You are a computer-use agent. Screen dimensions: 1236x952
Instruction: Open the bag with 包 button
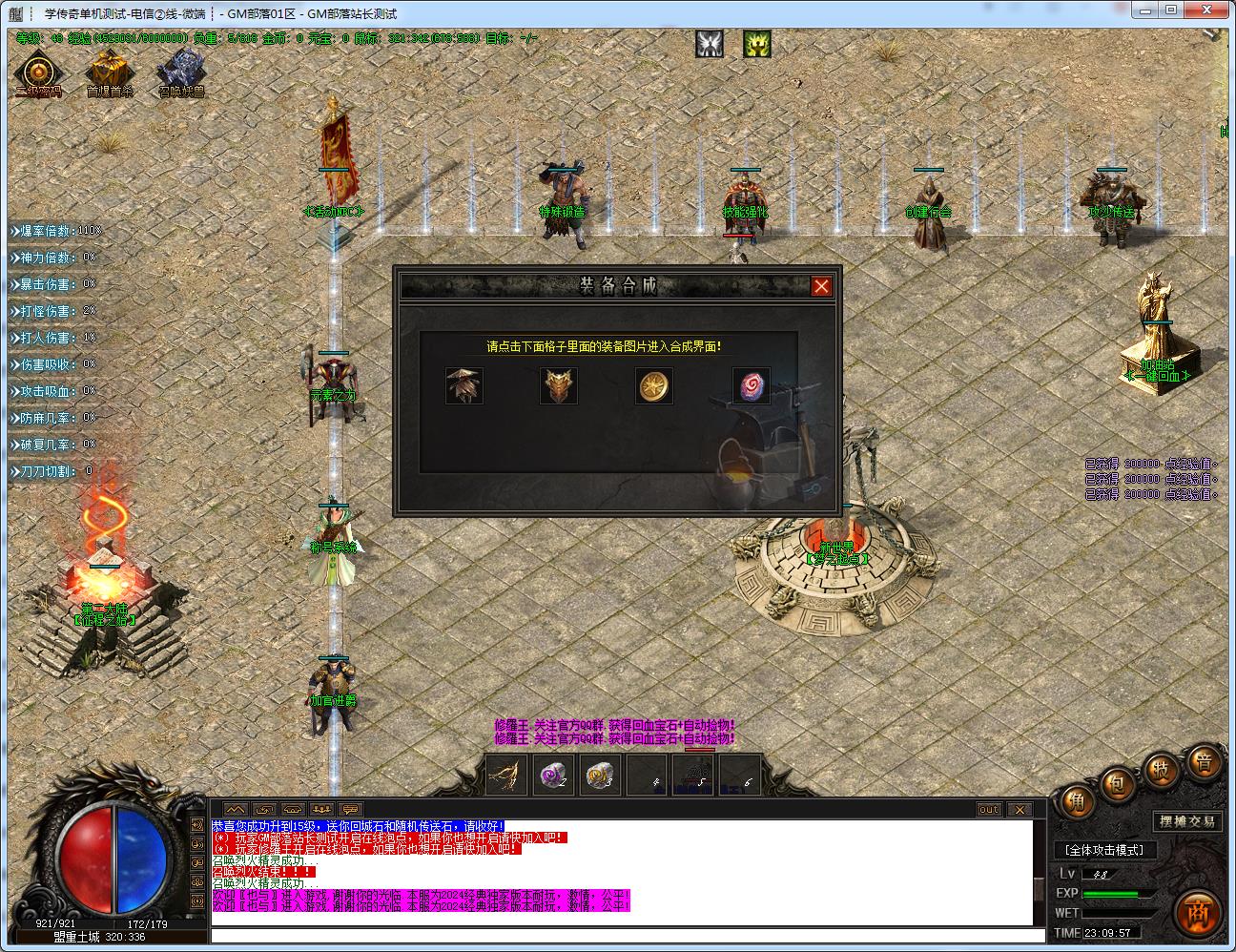click(x=1117, y=784)
